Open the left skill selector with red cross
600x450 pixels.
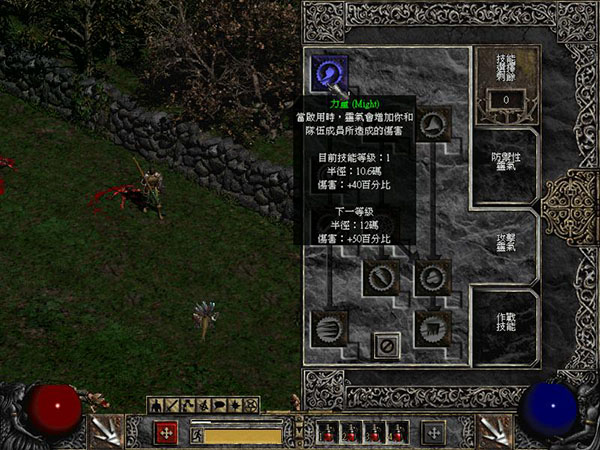(168, 433)
